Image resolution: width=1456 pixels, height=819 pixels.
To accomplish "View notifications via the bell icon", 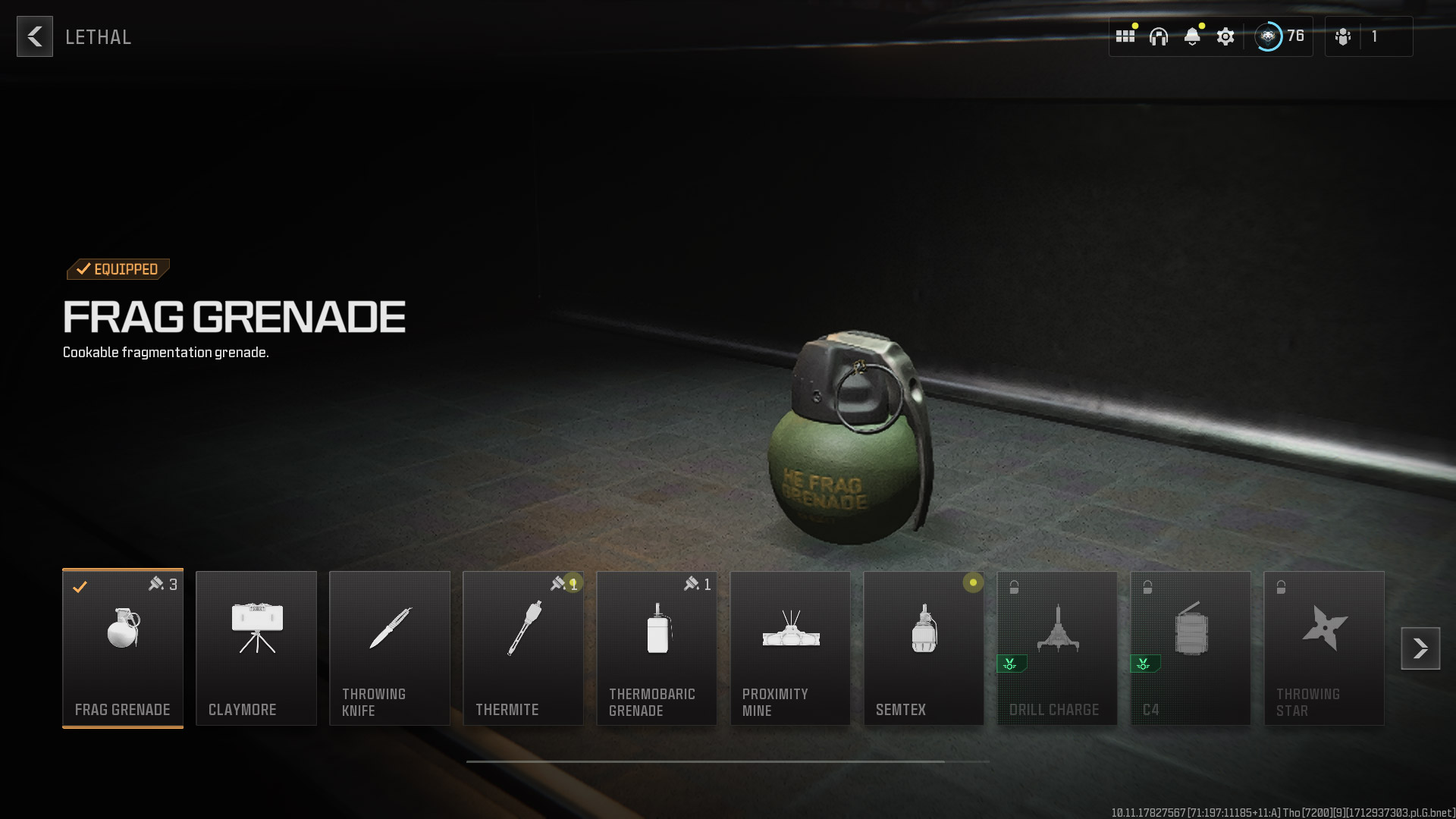I will pyautogui.click(x=1192, y=36).
